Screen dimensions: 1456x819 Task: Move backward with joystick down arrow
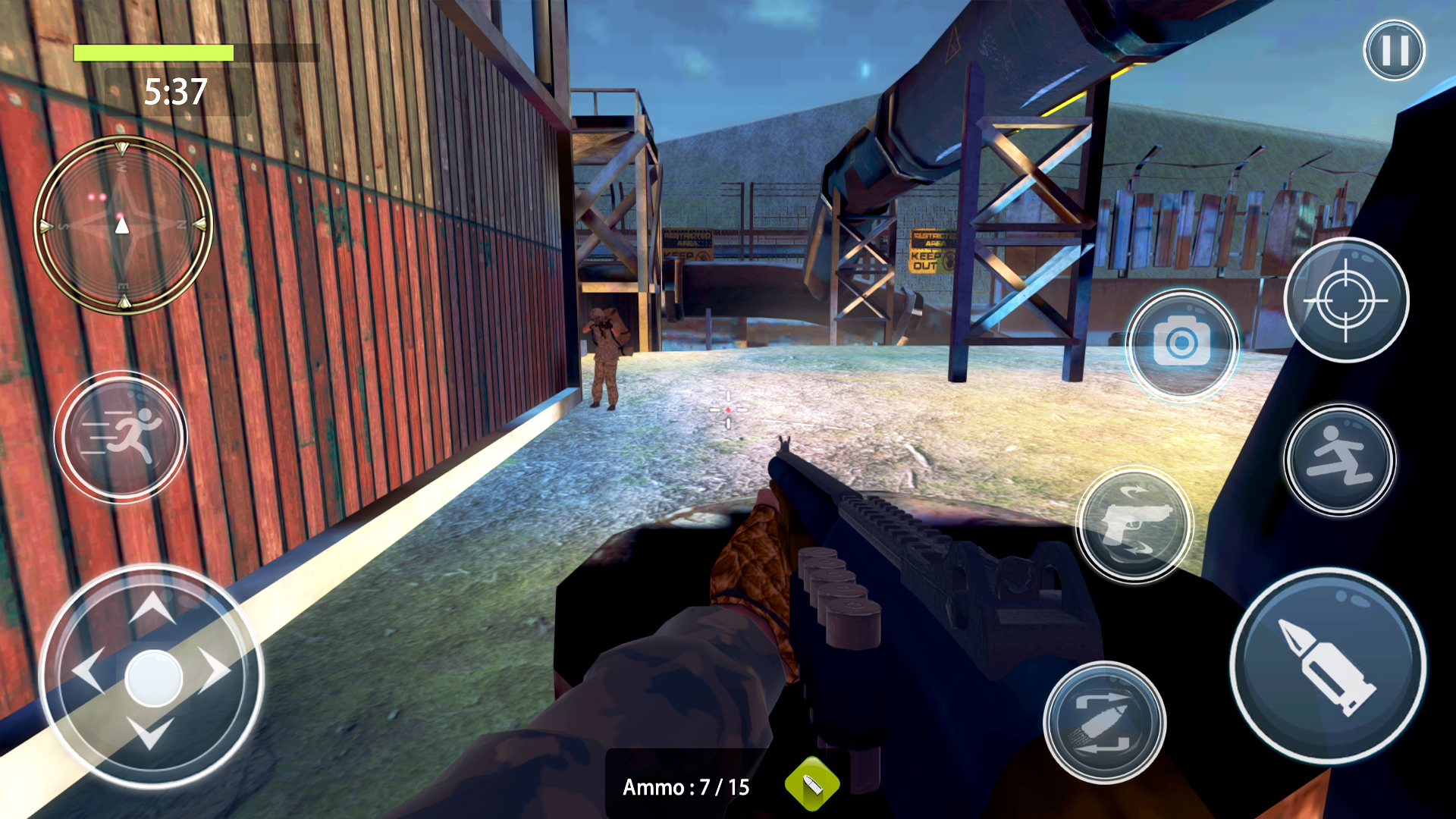point(151,734)
